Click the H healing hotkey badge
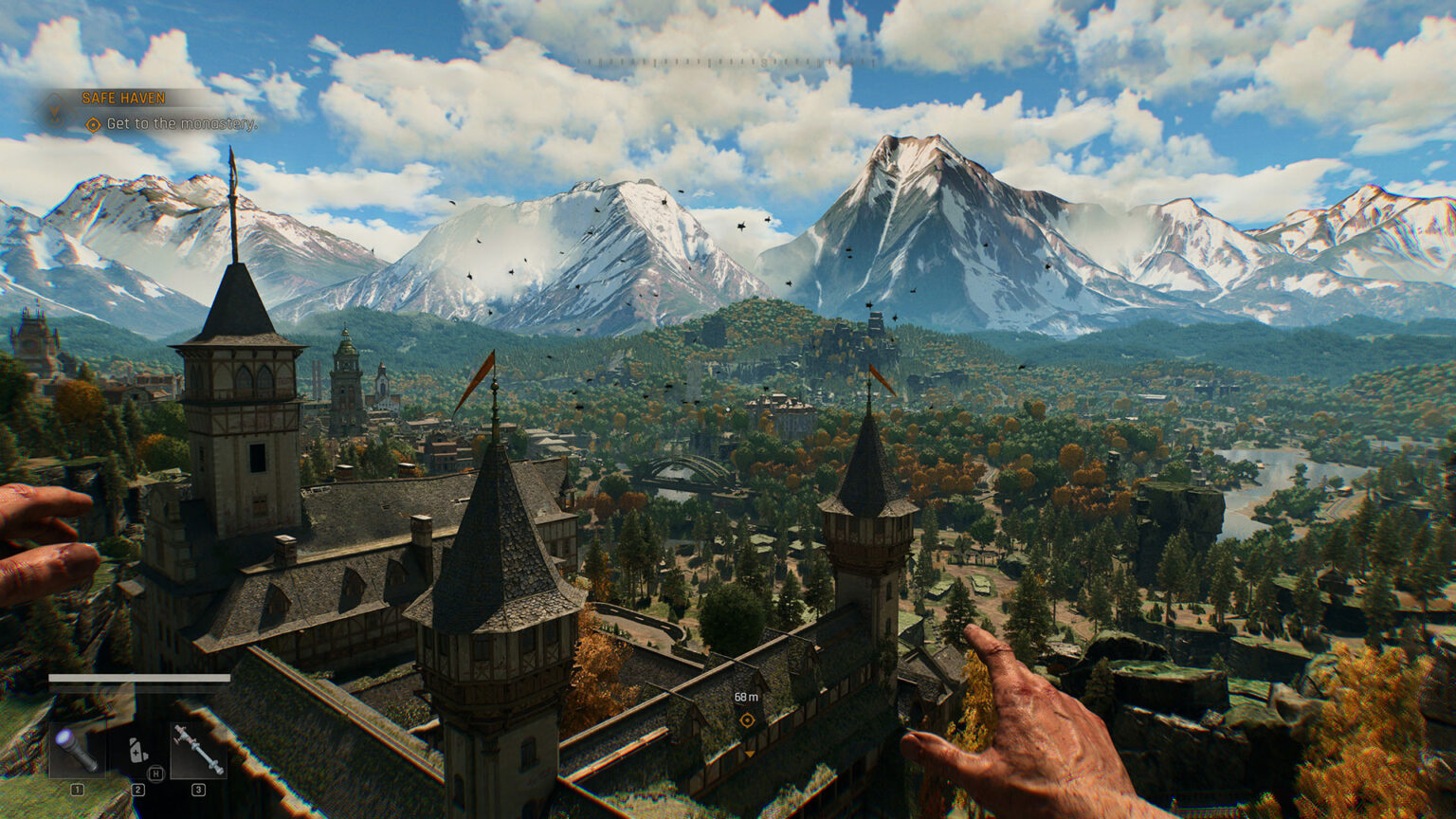The height and width of the screenshot is (819, 1456). [155, 773]
